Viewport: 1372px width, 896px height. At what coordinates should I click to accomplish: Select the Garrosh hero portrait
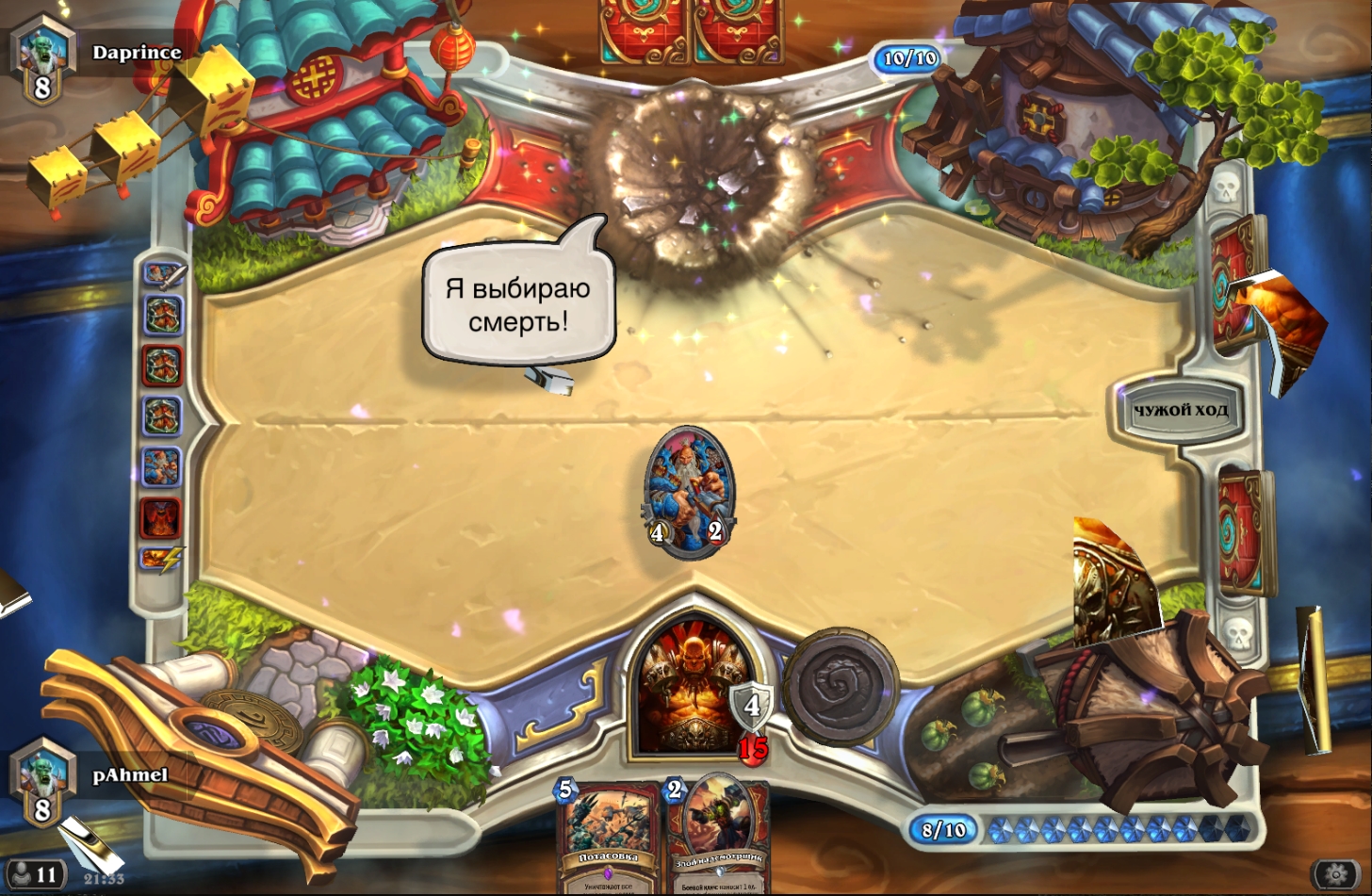(x=688, y=686)
